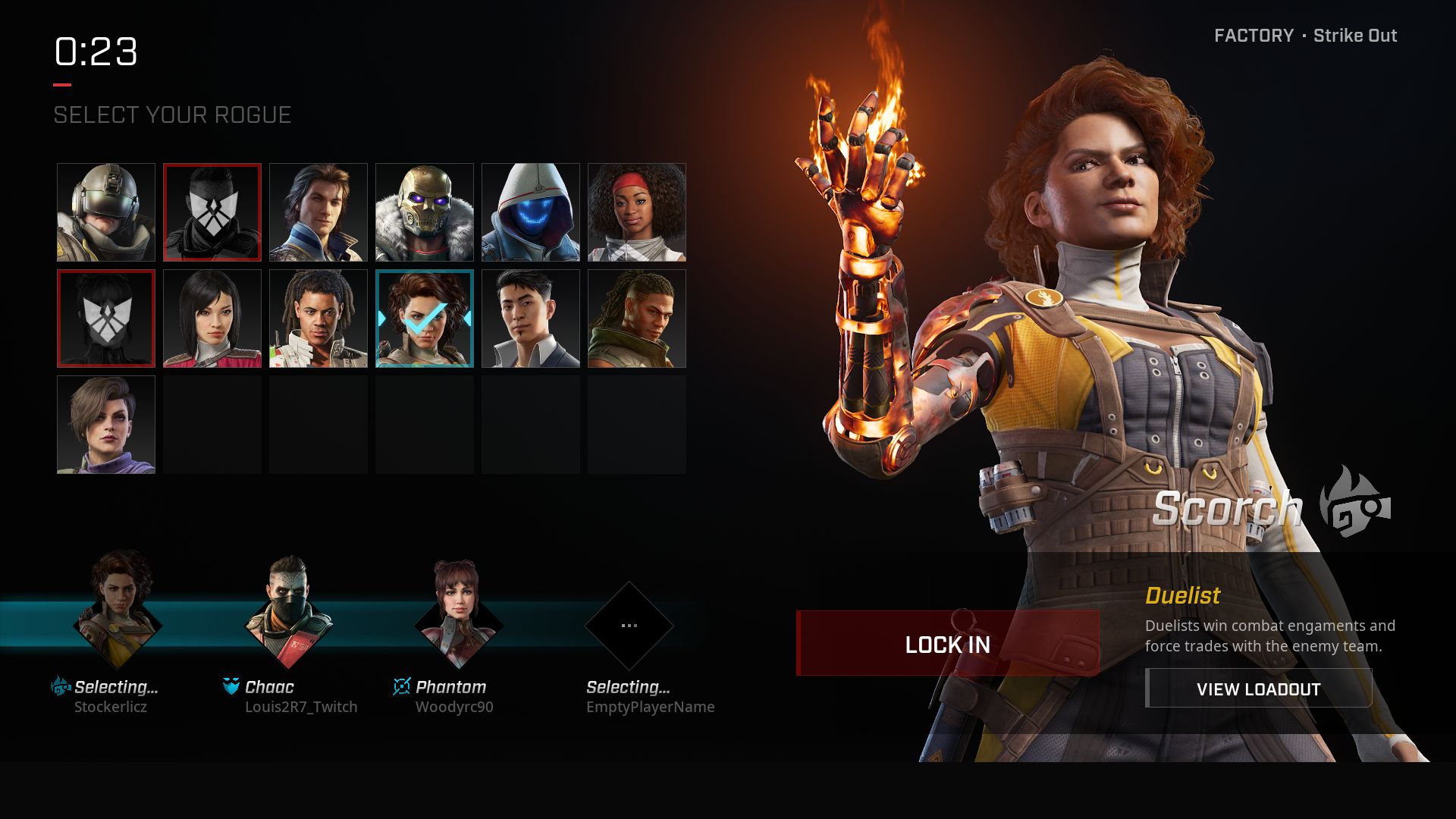Pick the dreadlocked rogue in white jacket

pyautogui.click(x=318, y=318)
